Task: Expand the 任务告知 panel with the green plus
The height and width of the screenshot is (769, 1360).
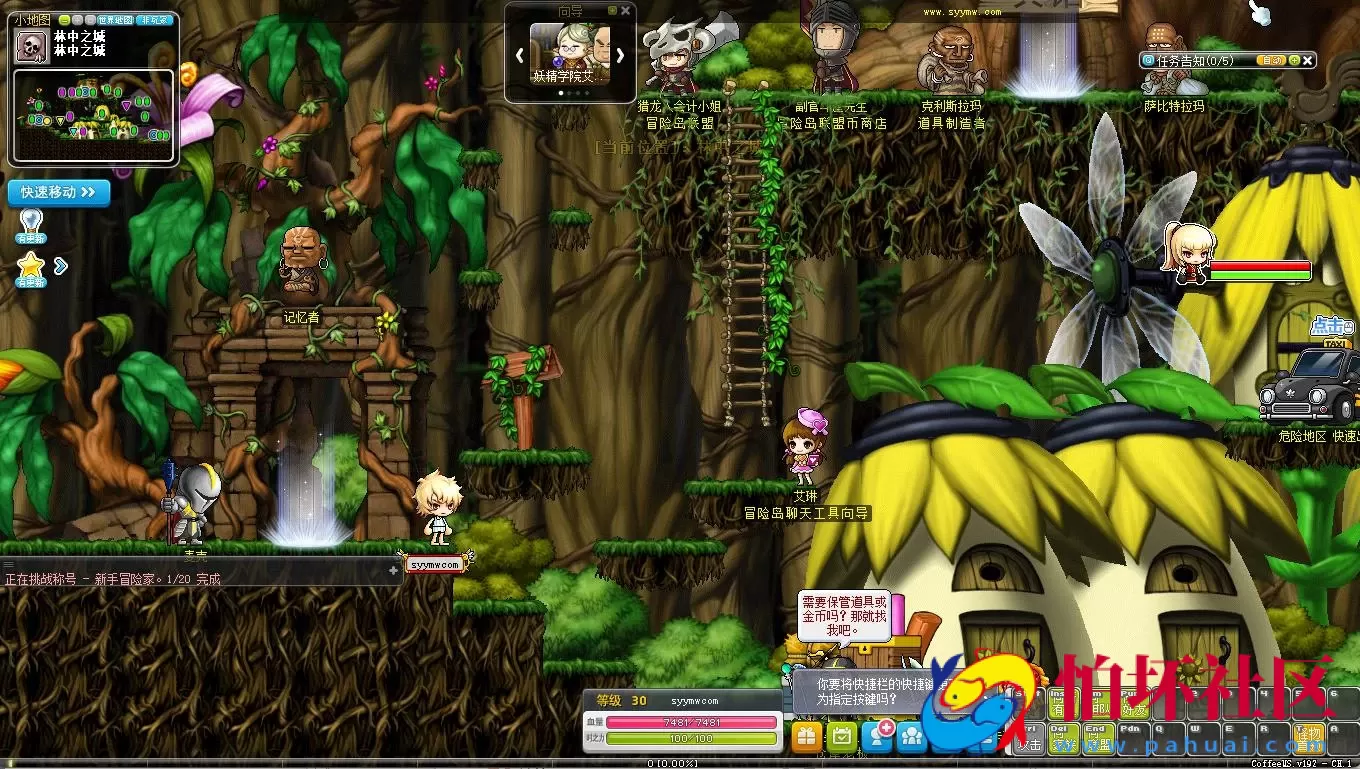Action: pyautogui.click(x=1296, y=60)
